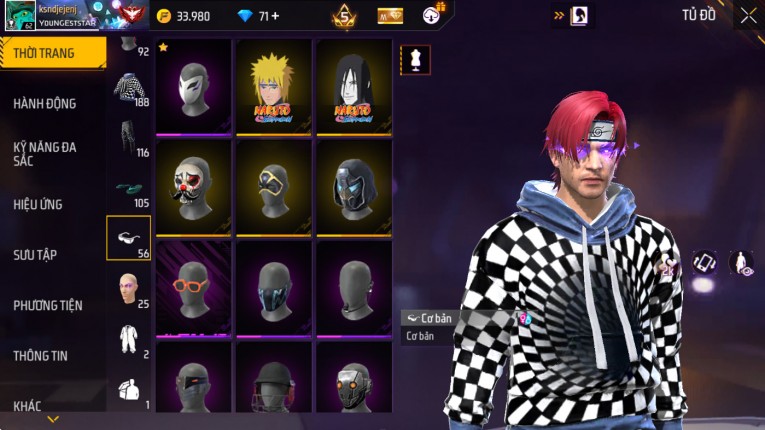Close the wardrobe with the X button
Screen dimensions: 765x430
(748, 16)
